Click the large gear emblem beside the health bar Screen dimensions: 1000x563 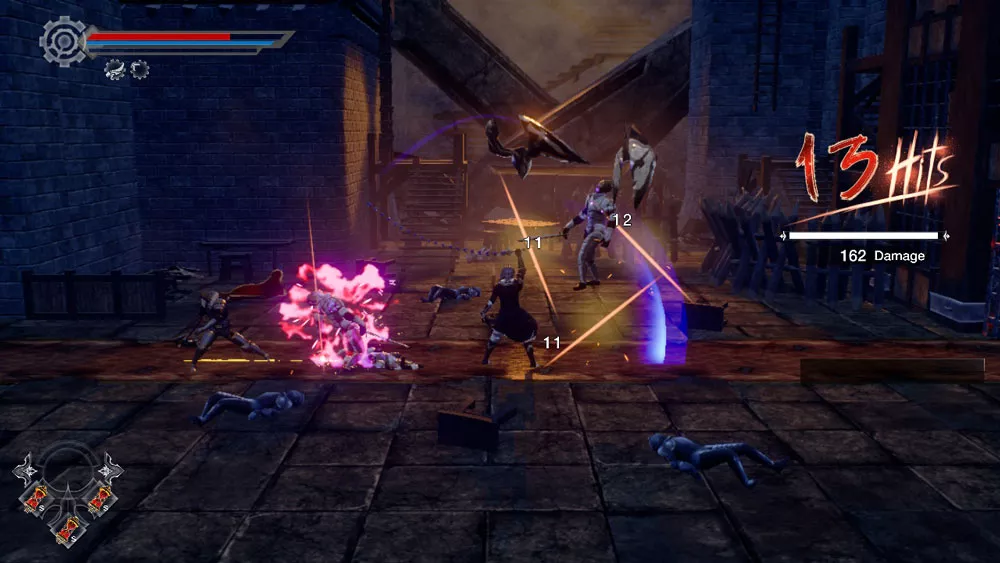coord(61,39)
